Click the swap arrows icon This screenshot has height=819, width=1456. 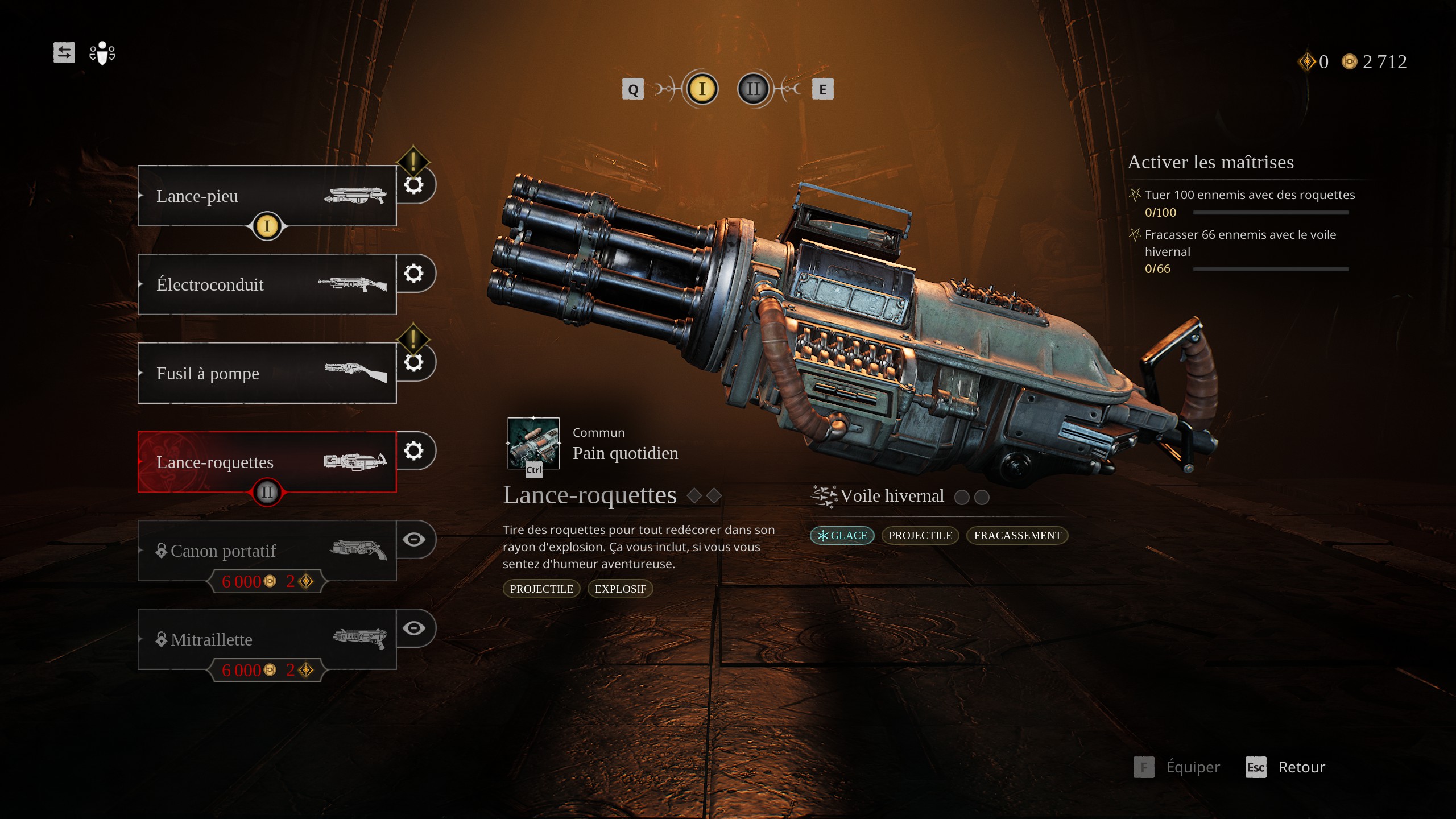click(64, 53)
